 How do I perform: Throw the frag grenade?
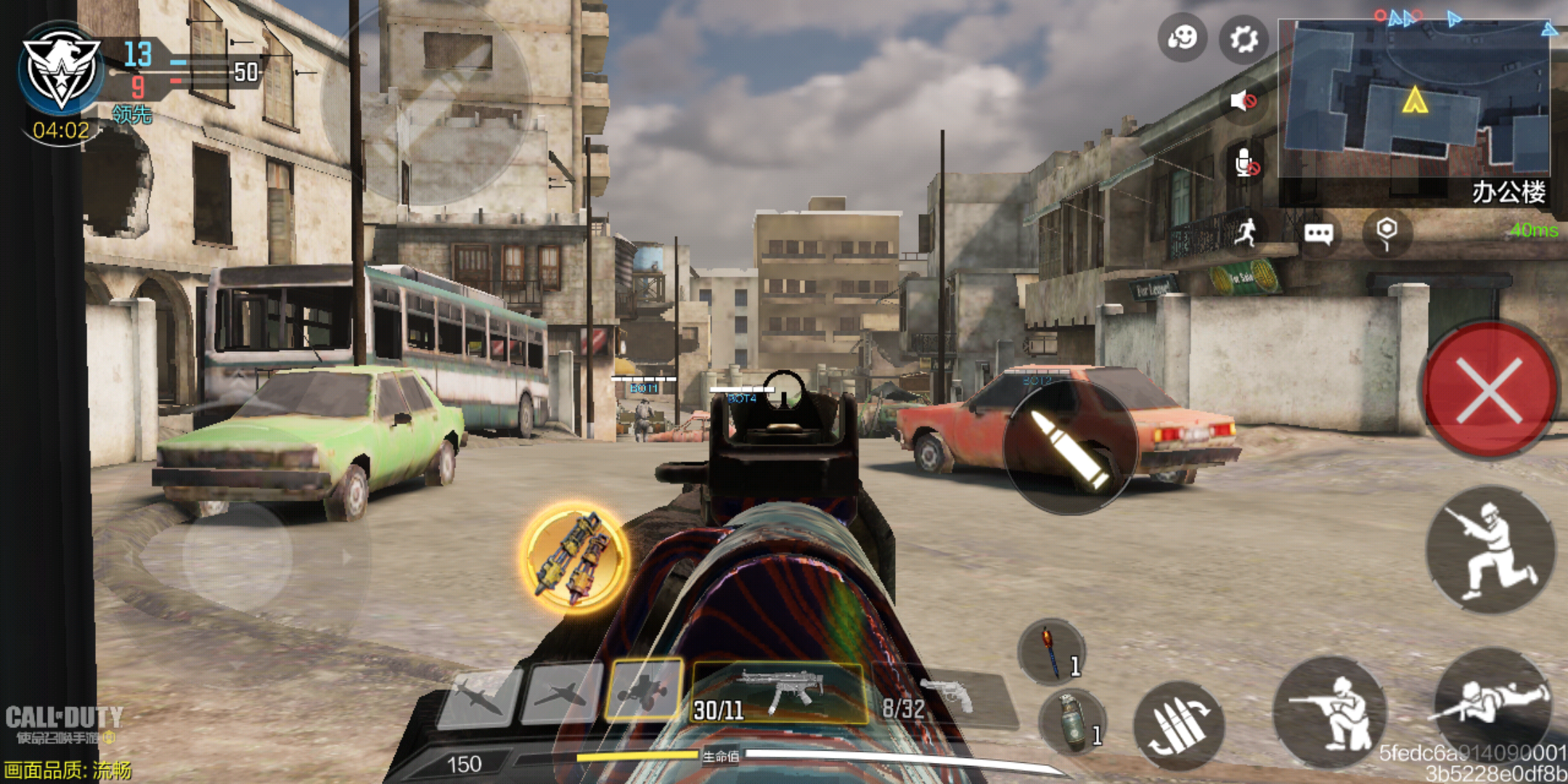1072,722
